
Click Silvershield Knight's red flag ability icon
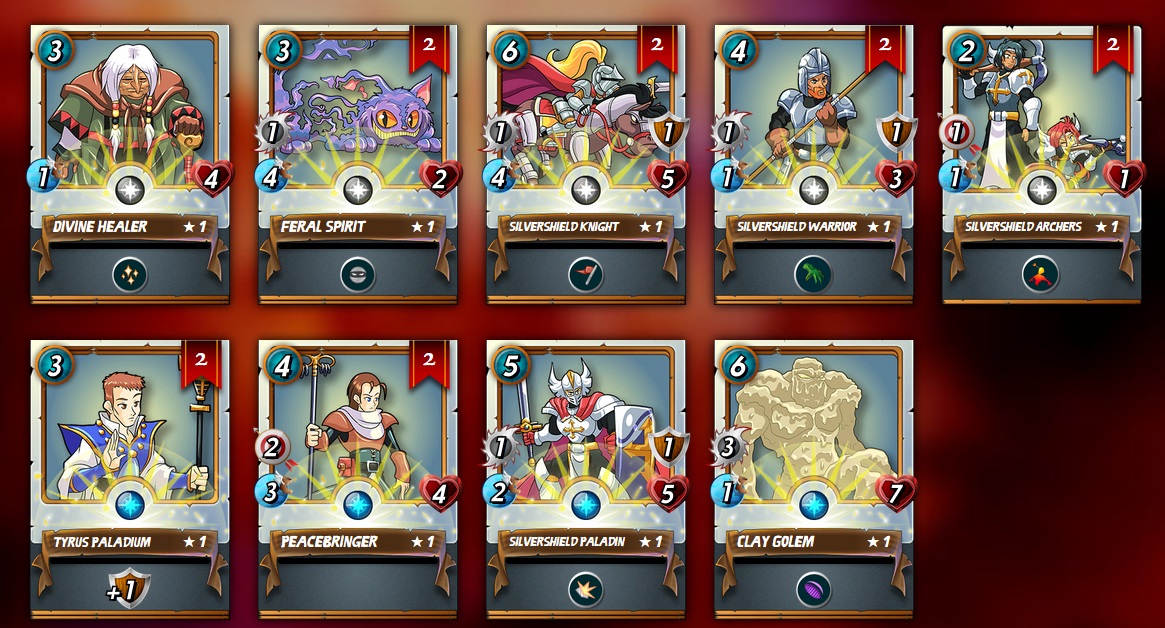pos(586,275)
